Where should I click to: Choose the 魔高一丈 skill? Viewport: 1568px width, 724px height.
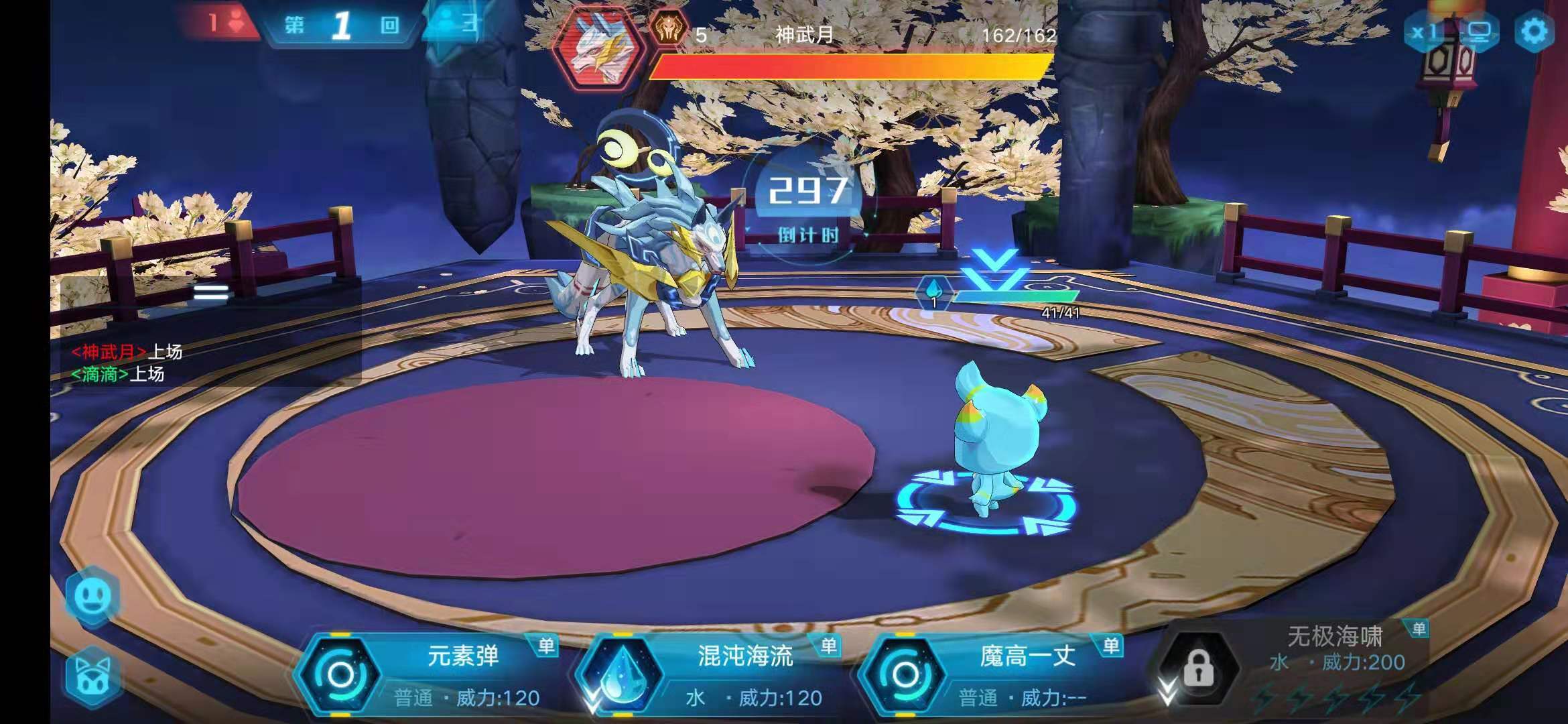[x=992, y=674]
